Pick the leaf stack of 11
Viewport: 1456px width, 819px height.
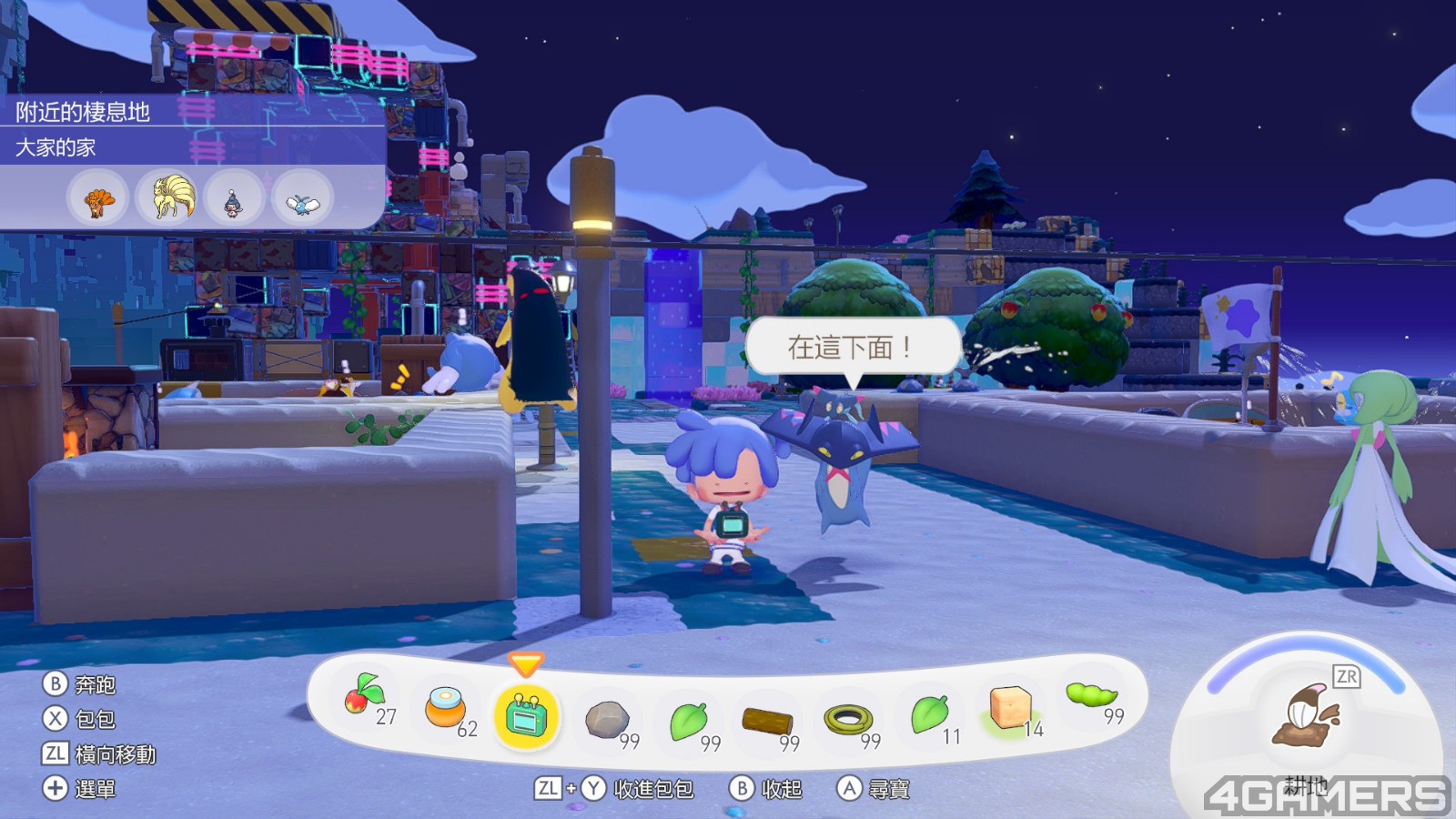929,714
